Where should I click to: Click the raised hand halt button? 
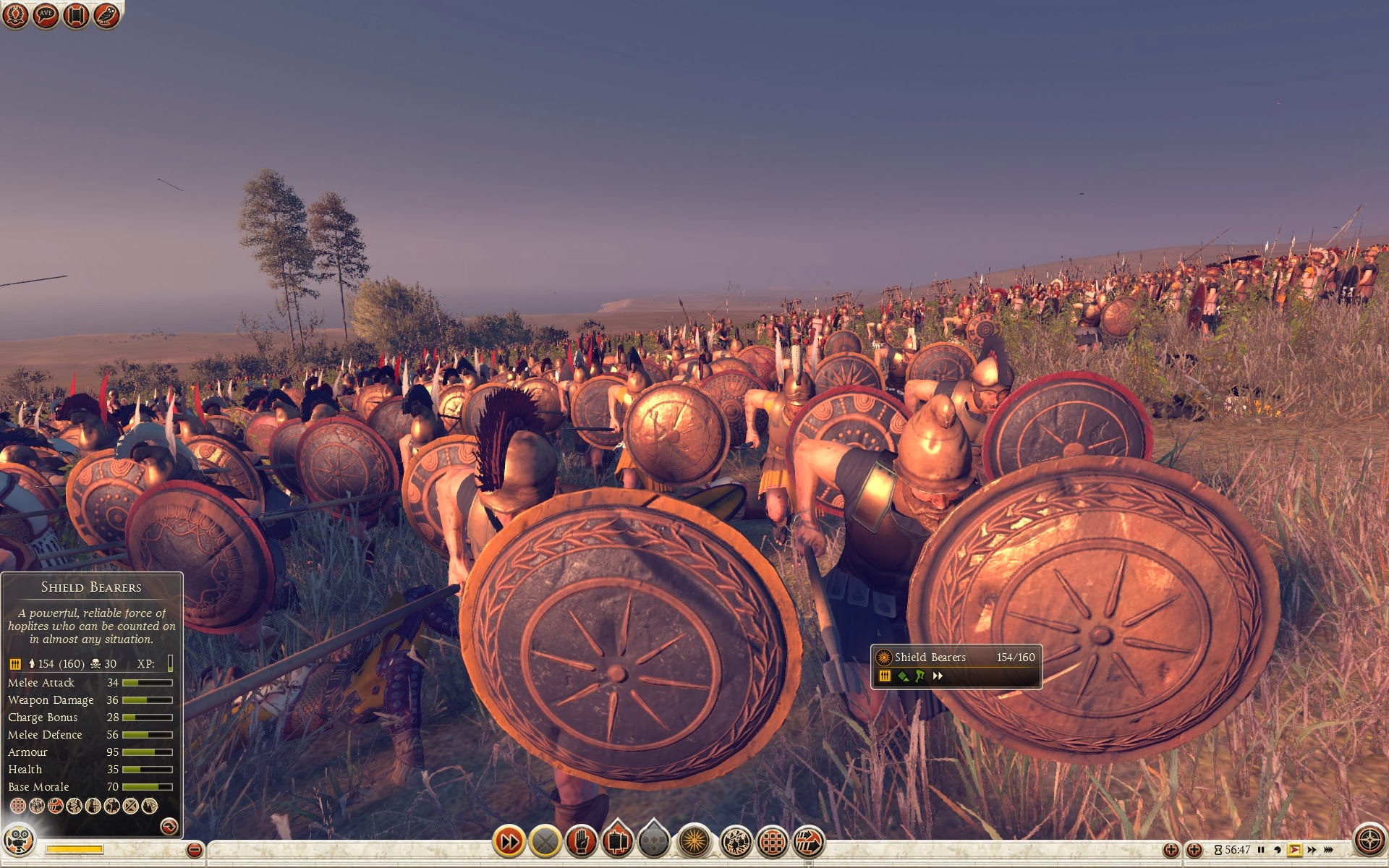(581, 841)
